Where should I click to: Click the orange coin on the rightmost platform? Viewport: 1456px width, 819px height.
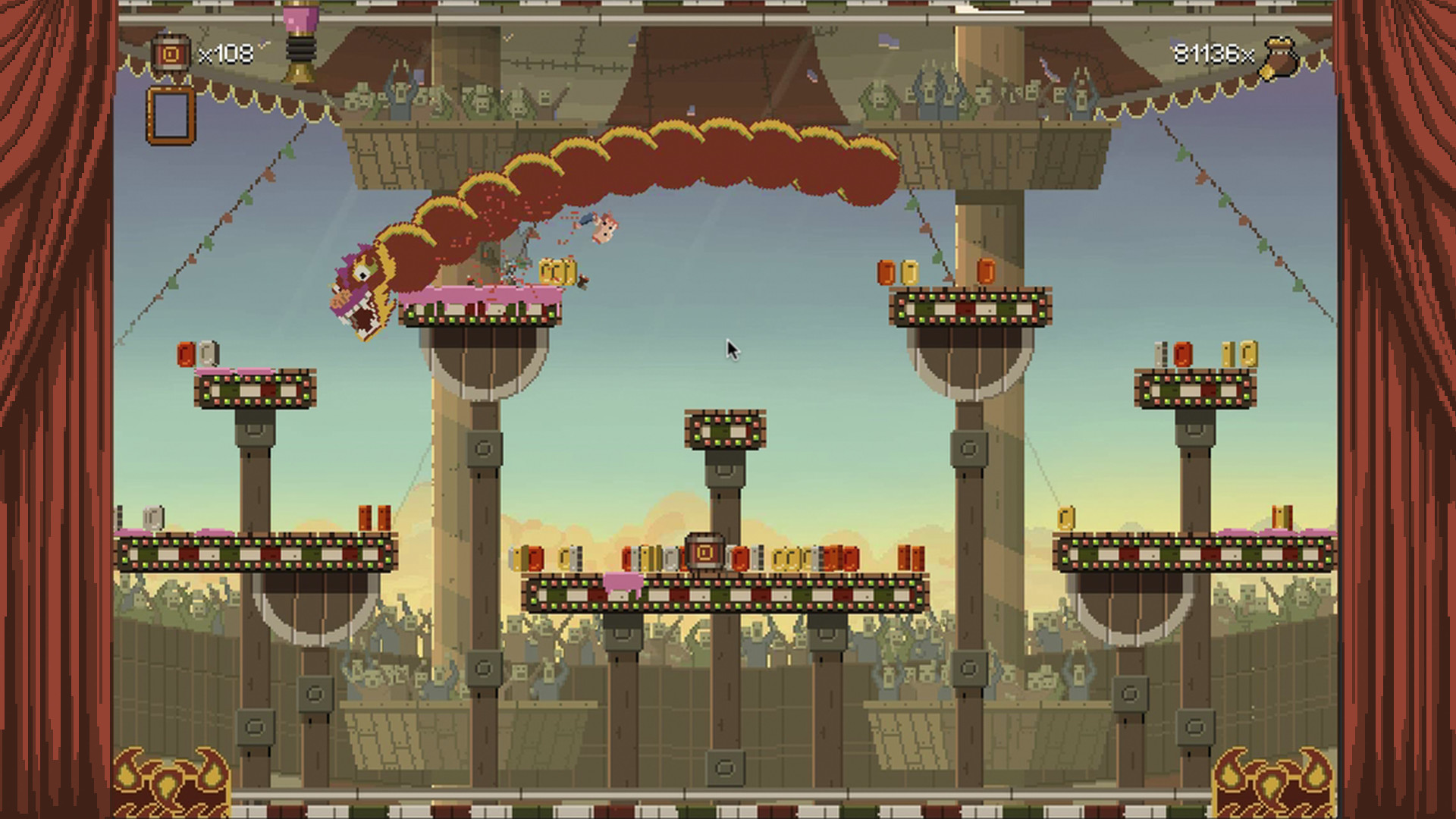click(x=1183, y=353)
